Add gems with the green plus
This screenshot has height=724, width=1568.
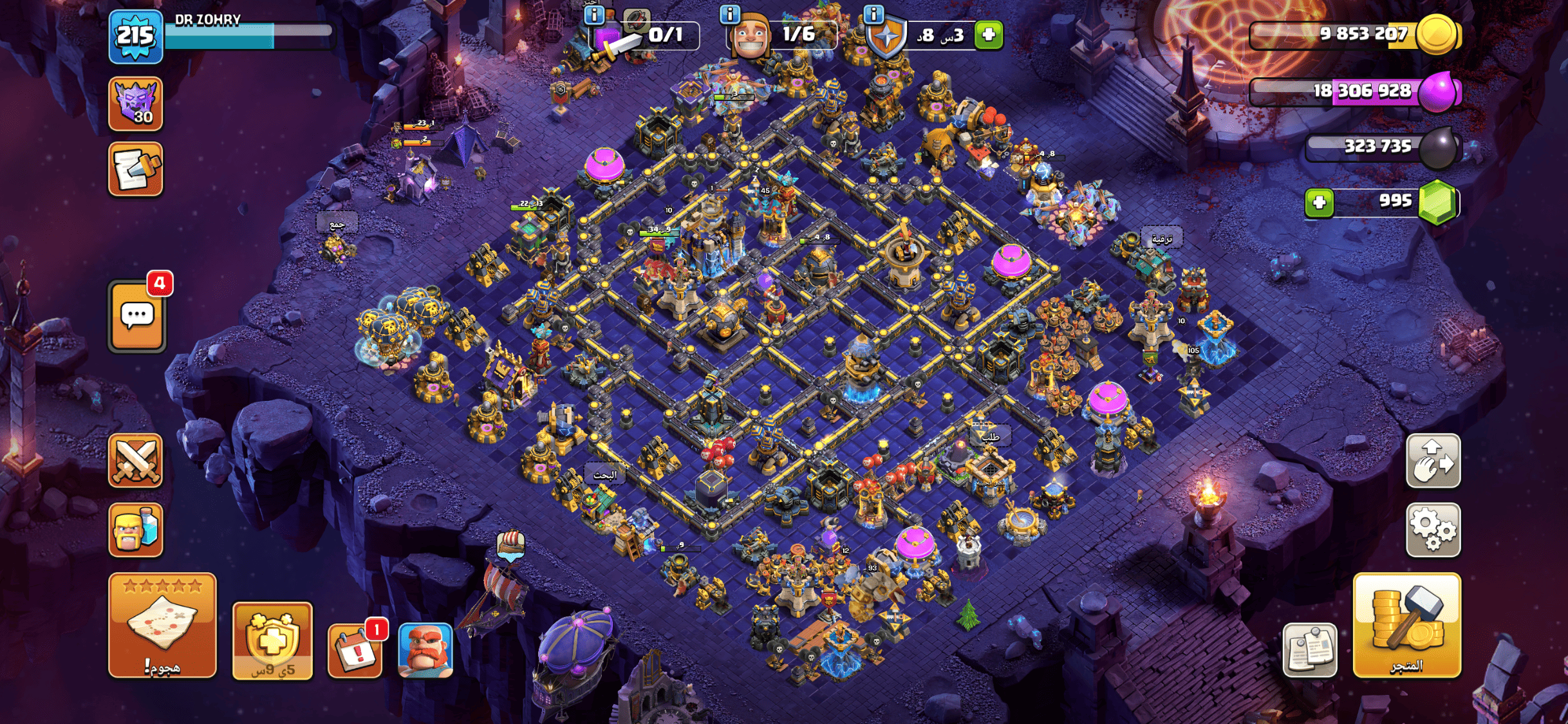1319,203
